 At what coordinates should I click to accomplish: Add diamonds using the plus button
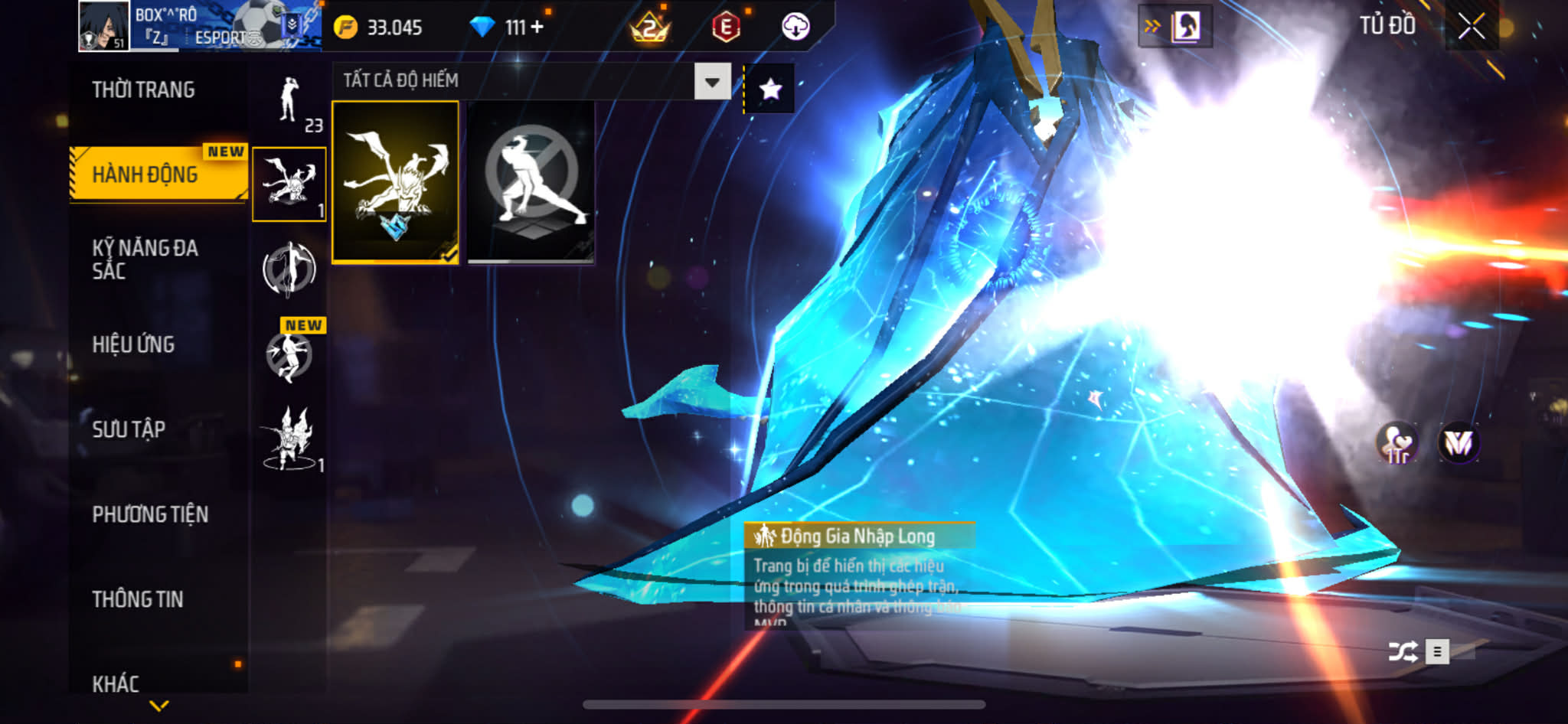click(x=537, y=28)
